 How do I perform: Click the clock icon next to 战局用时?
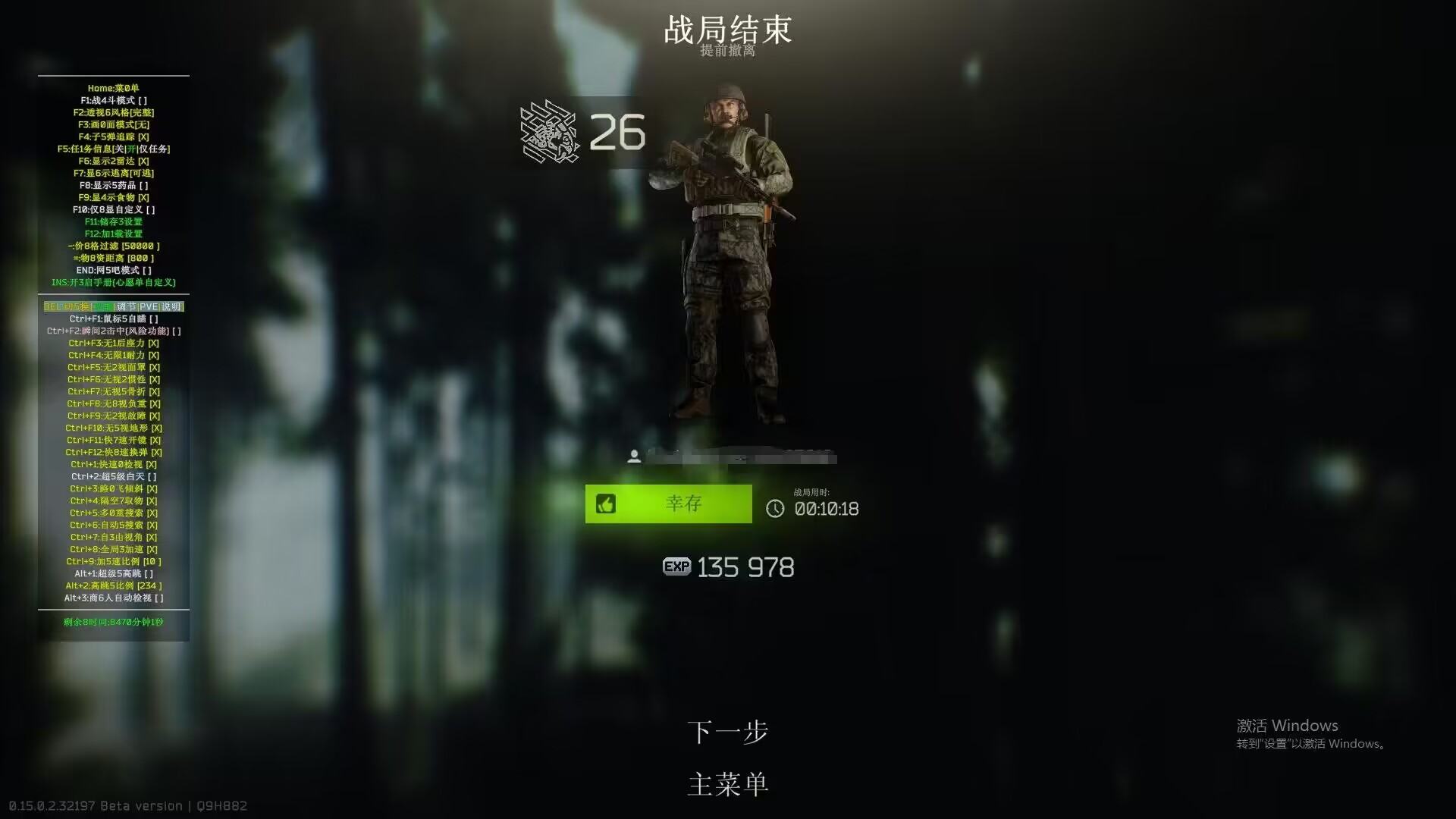774,510
